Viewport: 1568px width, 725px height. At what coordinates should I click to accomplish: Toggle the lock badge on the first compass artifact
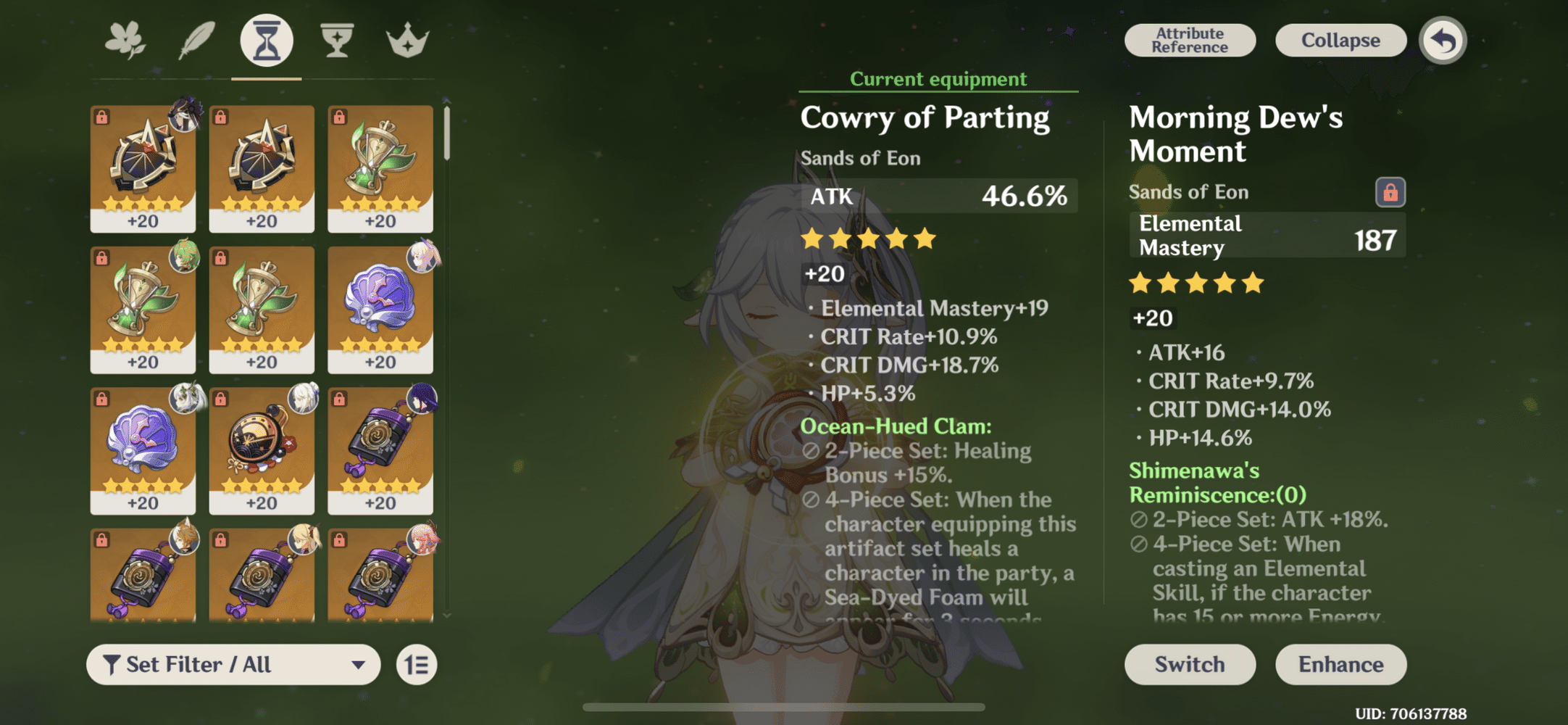tap(101, 115)
